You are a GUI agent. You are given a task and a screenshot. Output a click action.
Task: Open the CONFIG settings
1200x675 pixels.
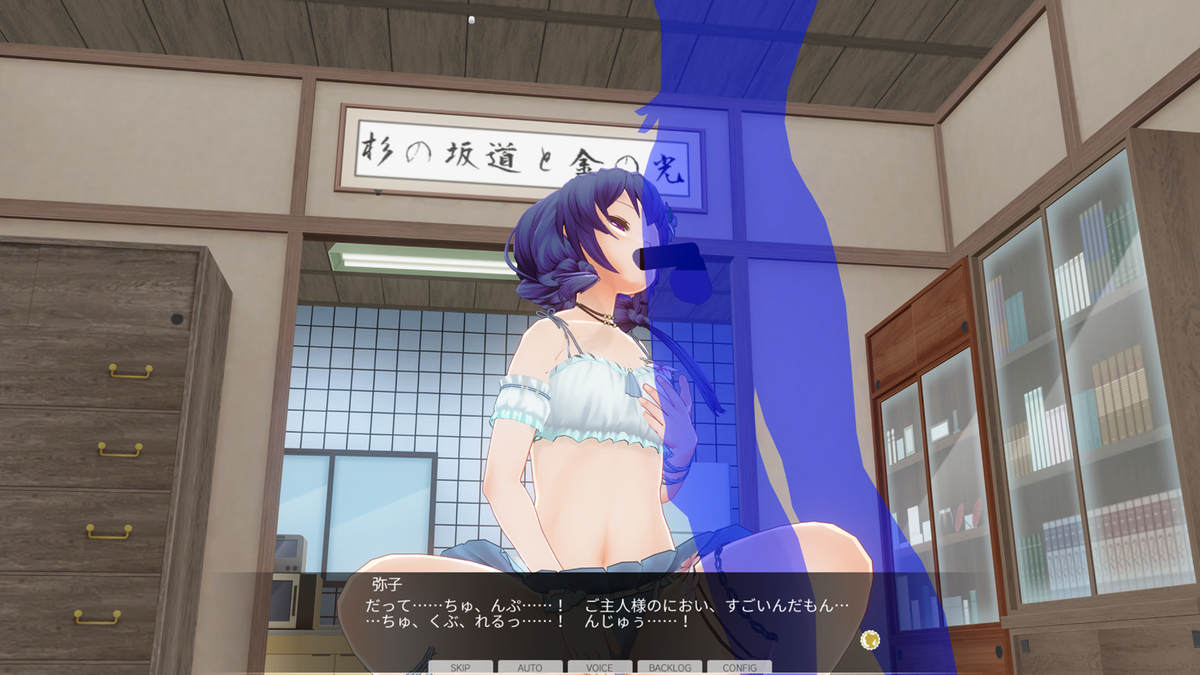point(739,667)
